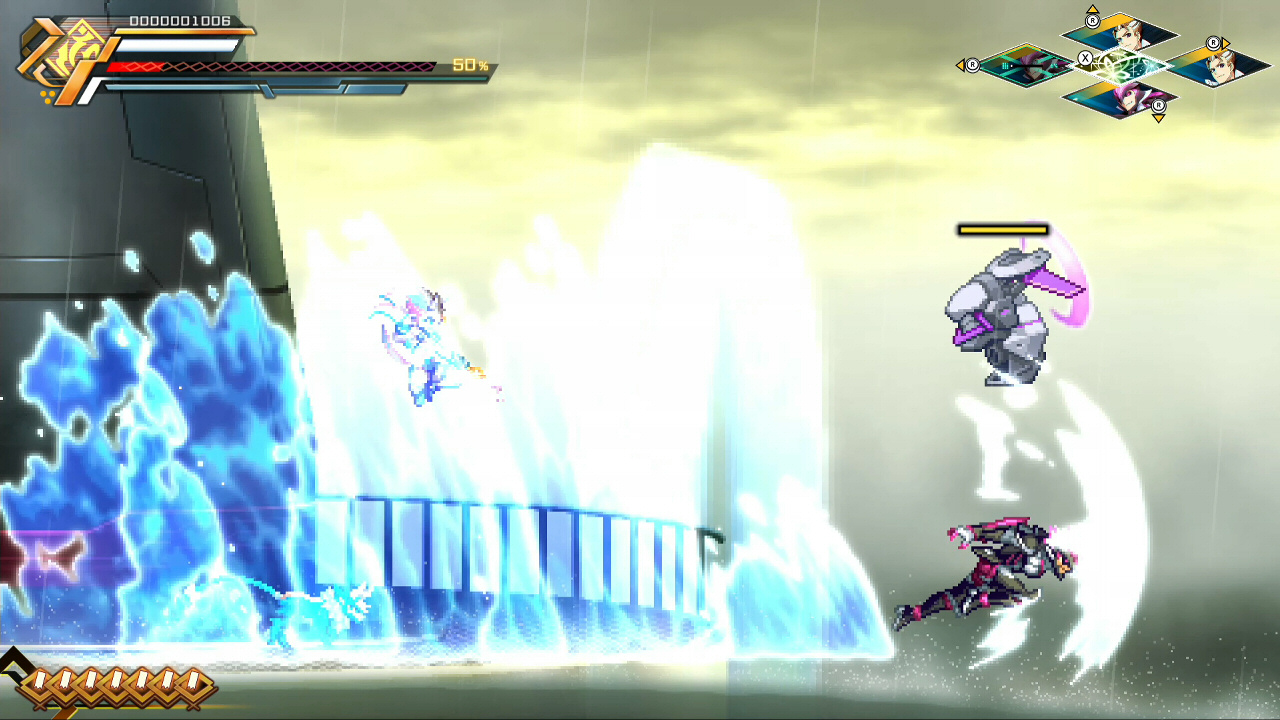The width and height of the screenshot is (1280, 720).
Task: Click the yellow down arrow below the skill wheel
Action: click(1158, 119)
